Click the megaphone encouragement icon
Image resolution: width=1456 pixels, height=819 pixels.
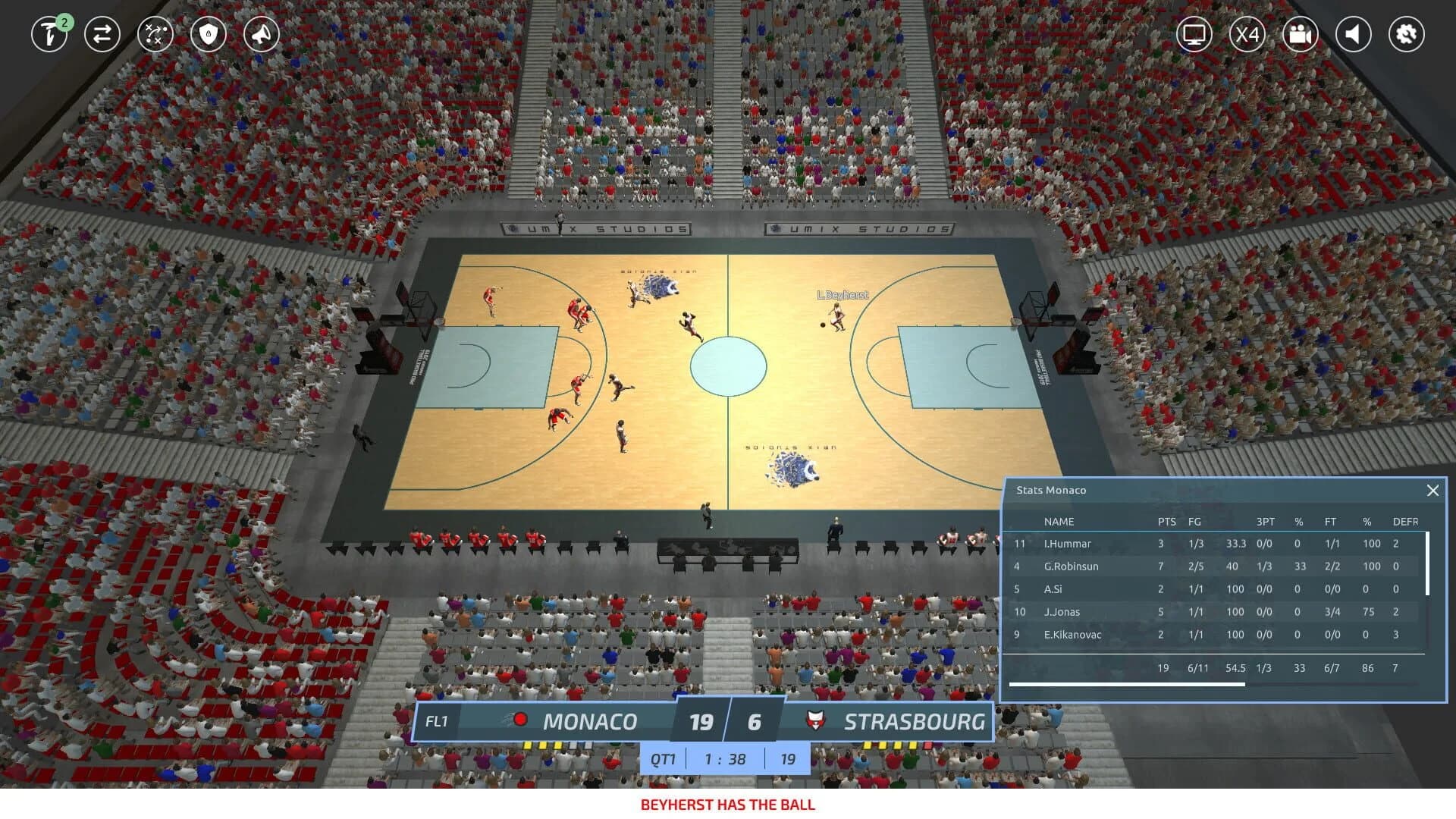click(261, 34)
